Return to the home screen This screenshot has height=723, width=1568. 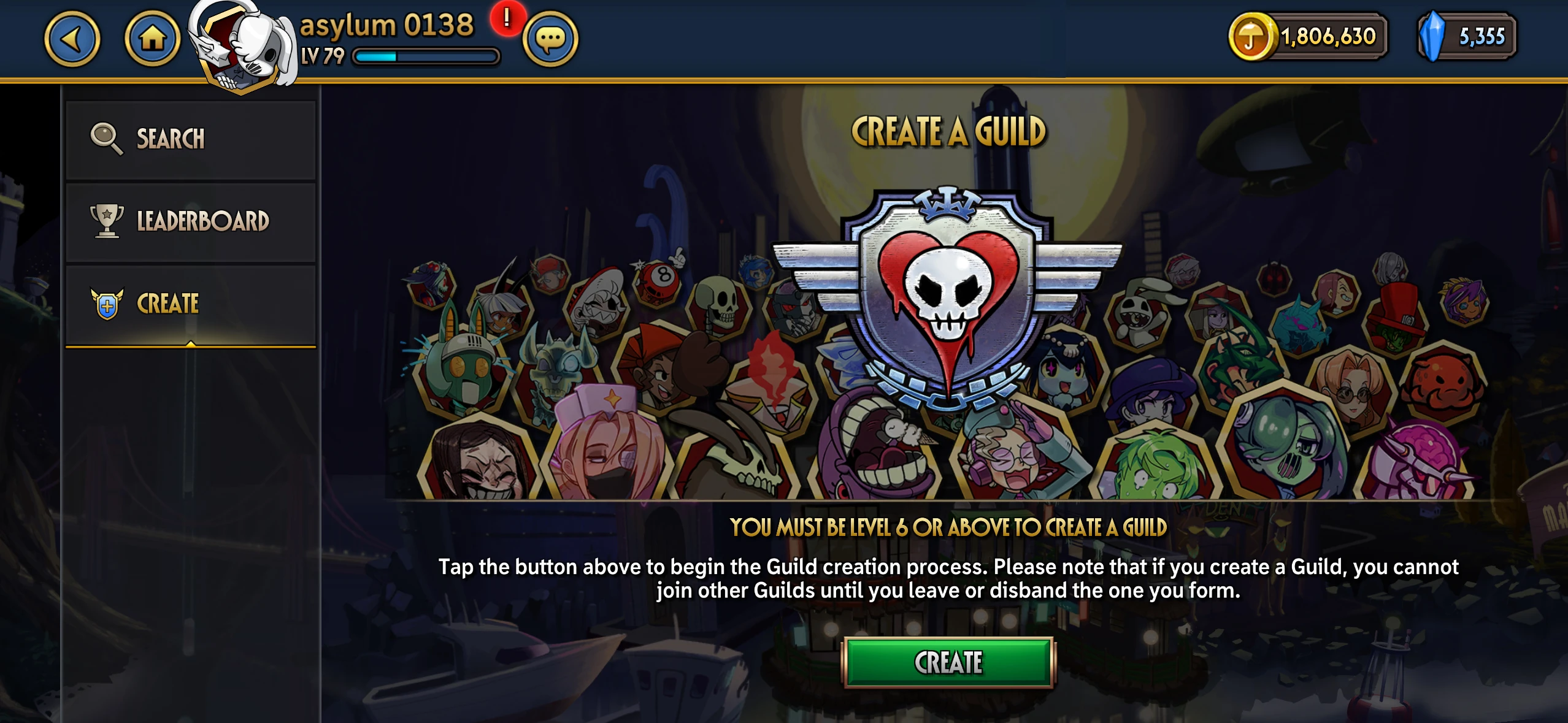point(152,39)
